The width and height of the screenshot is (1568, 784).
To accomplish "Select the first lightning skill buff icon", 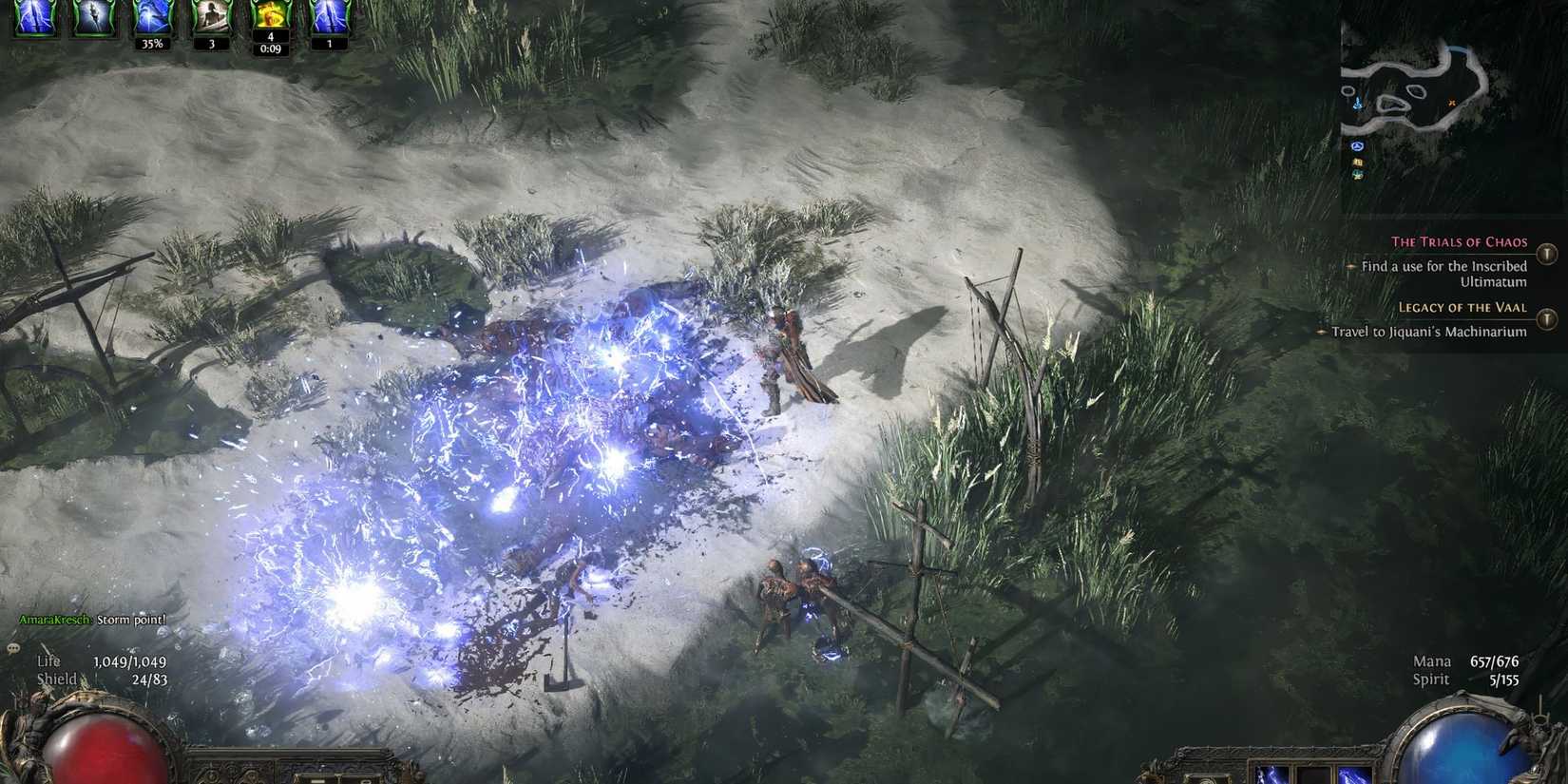I will click(35, 16).
